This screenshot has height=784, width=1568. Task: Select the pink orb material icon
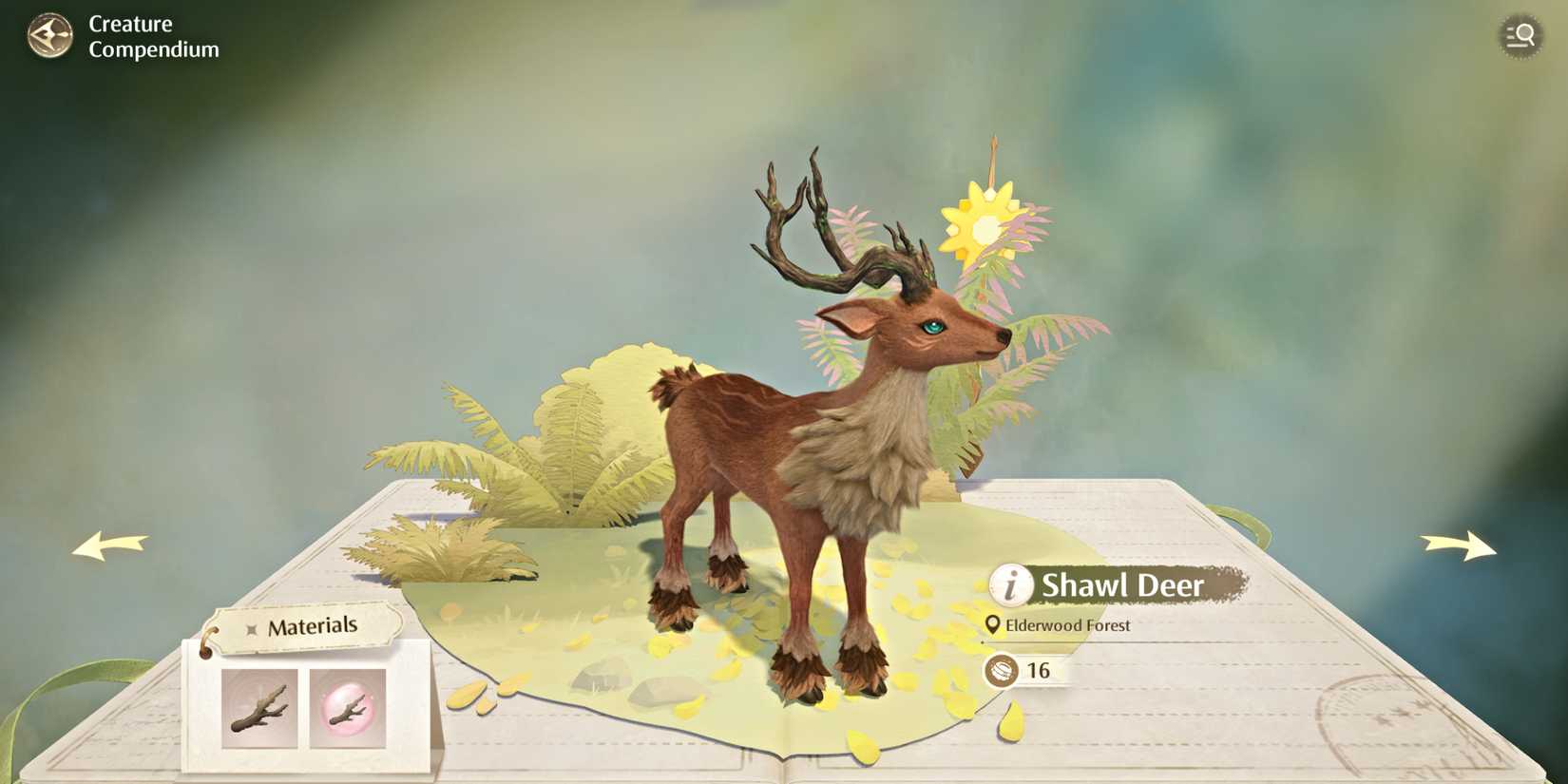pos(348,708)
